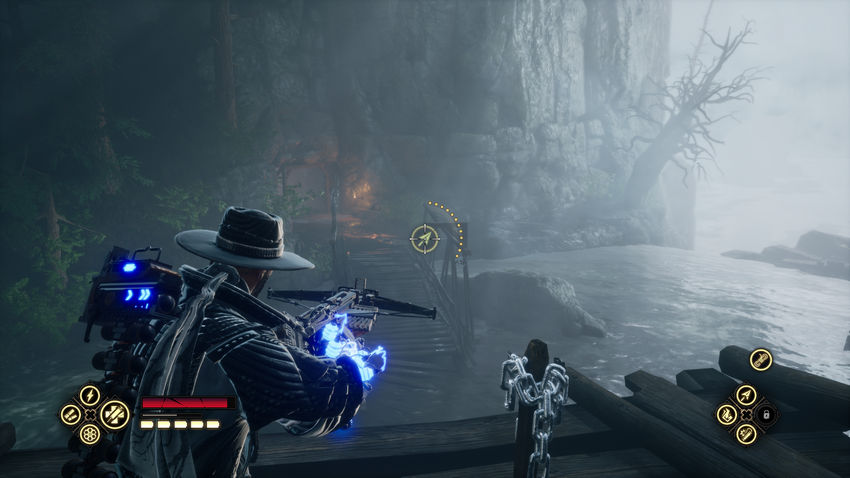
Task: Activate the large crossed-bandage heal icon
Action: [x=114, y=413]
